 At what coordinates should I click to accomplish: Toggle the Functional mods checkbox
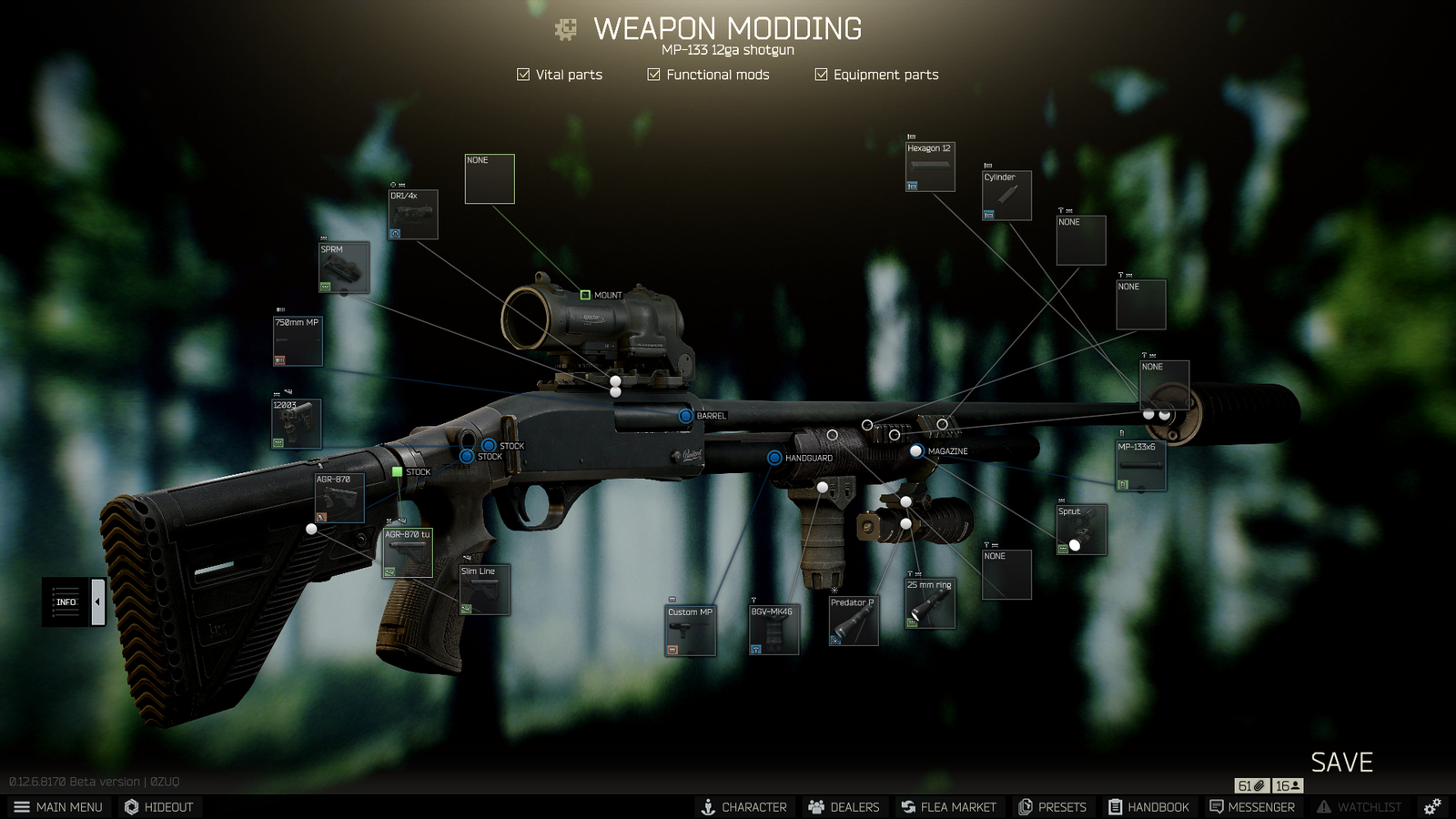point(652,75)
